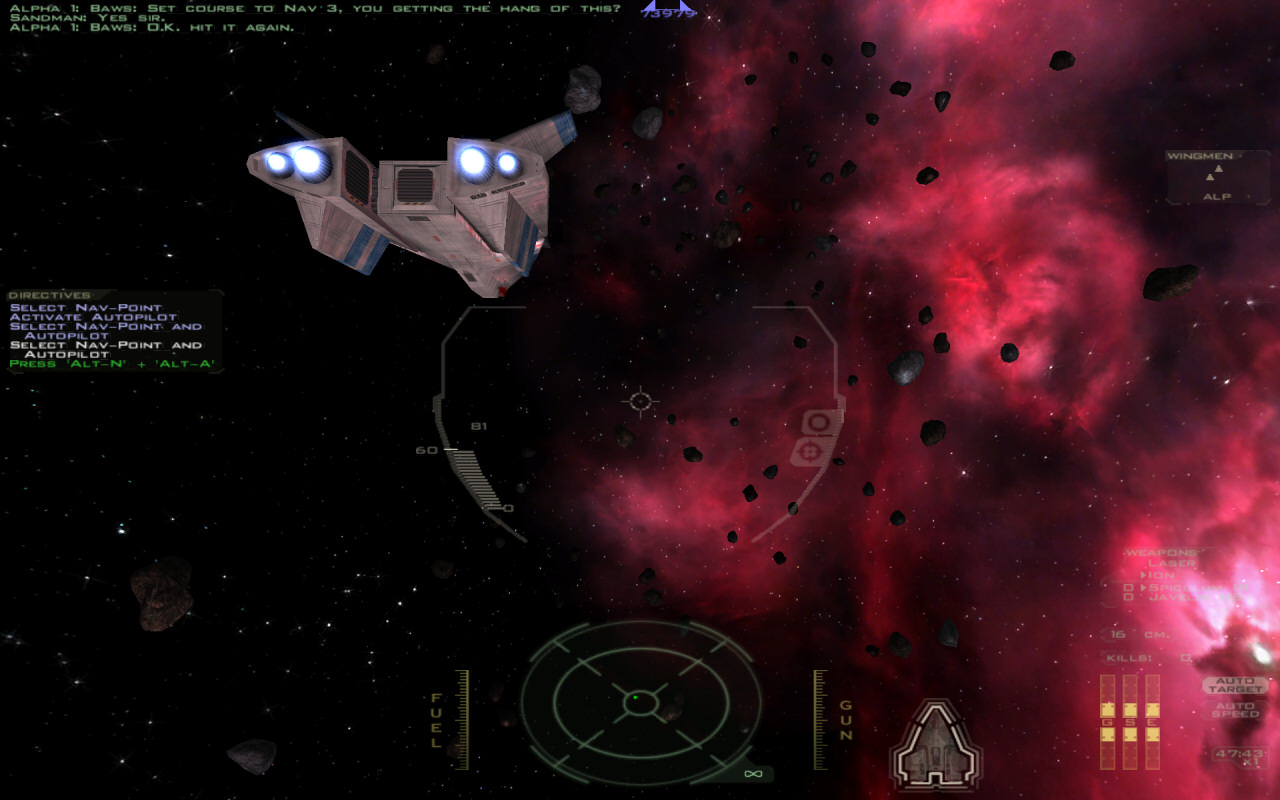Image resolution: width=1280 pixels, height=800 pixels.
Task: Toggle the Auto Target indicator
Action: [1235, 686]
